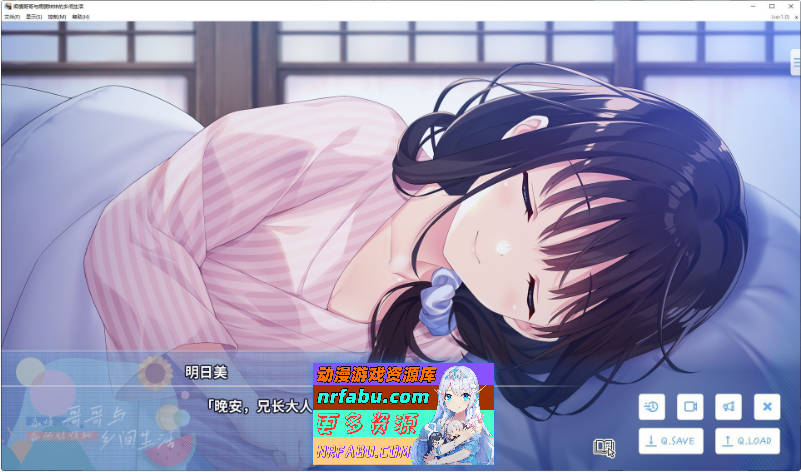Maximize the game window
The width and height of the screenshot is (801, 472).
pyautogui.click(x=771, y=6)
